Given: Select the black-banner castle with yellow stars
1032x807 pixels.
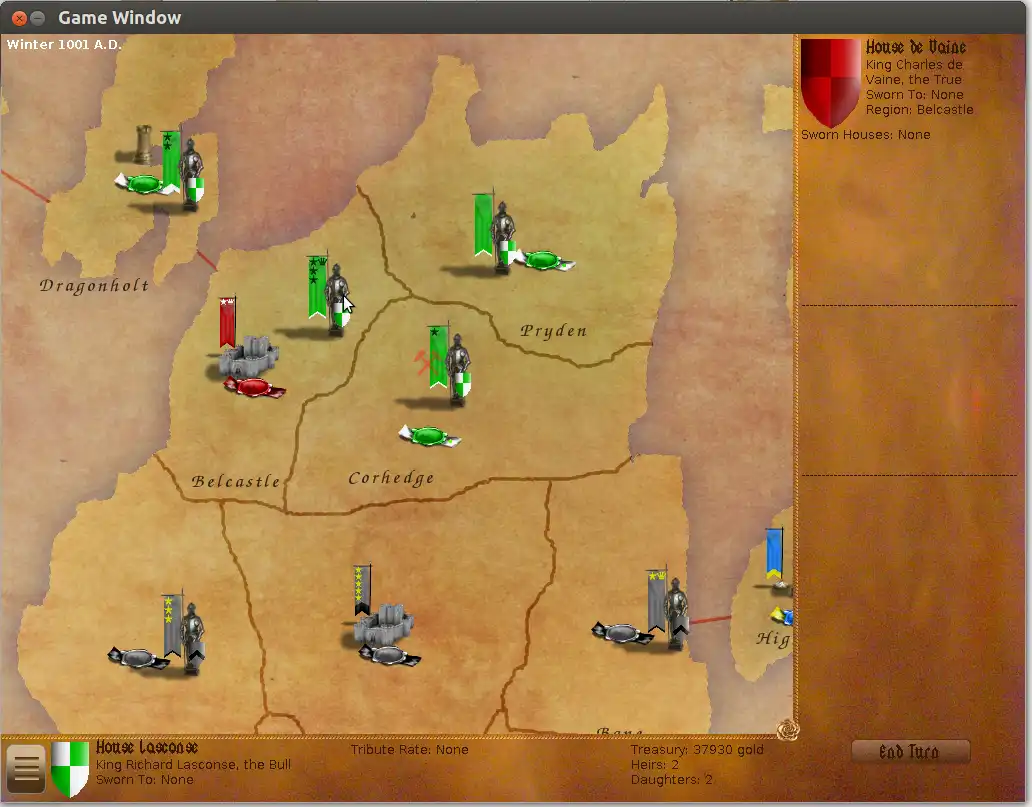Looking at the screenshot, I should pyautogui.click(x=382, y=625).
